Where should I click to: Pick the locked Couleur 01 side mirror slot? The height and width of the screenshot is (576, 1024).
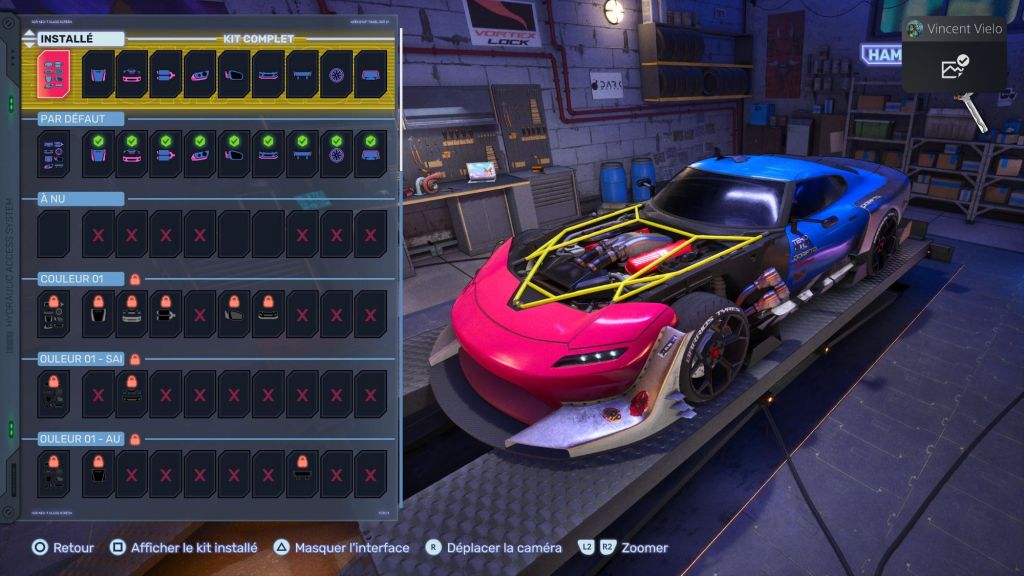point(234,314)
